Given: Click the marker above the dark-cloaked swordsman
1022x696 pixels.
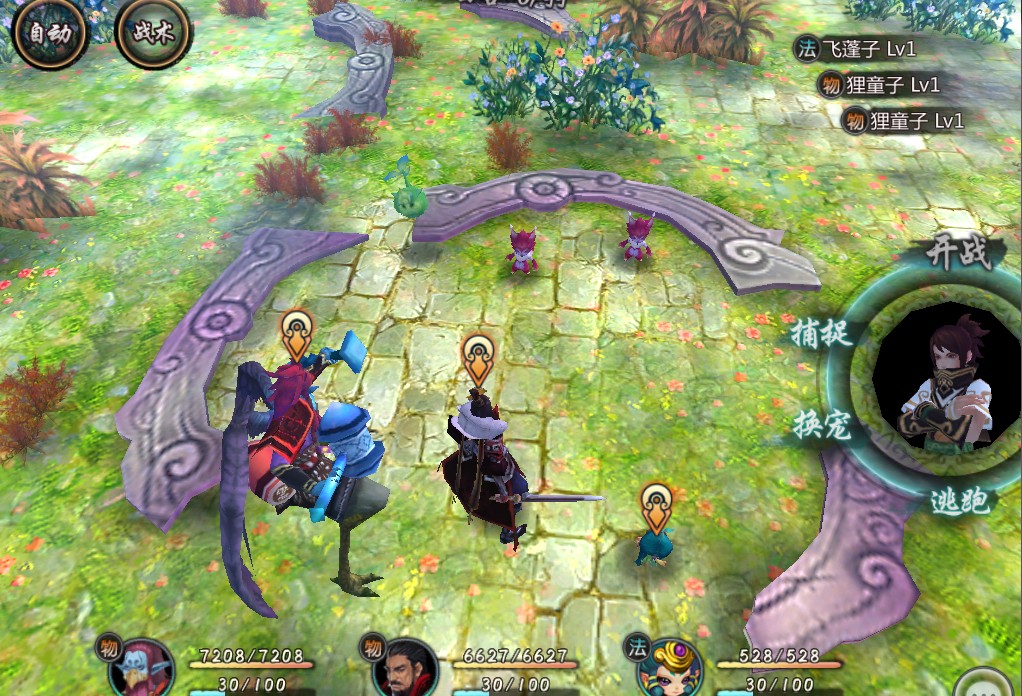Looking at the screenshot, I should (480, 358).
